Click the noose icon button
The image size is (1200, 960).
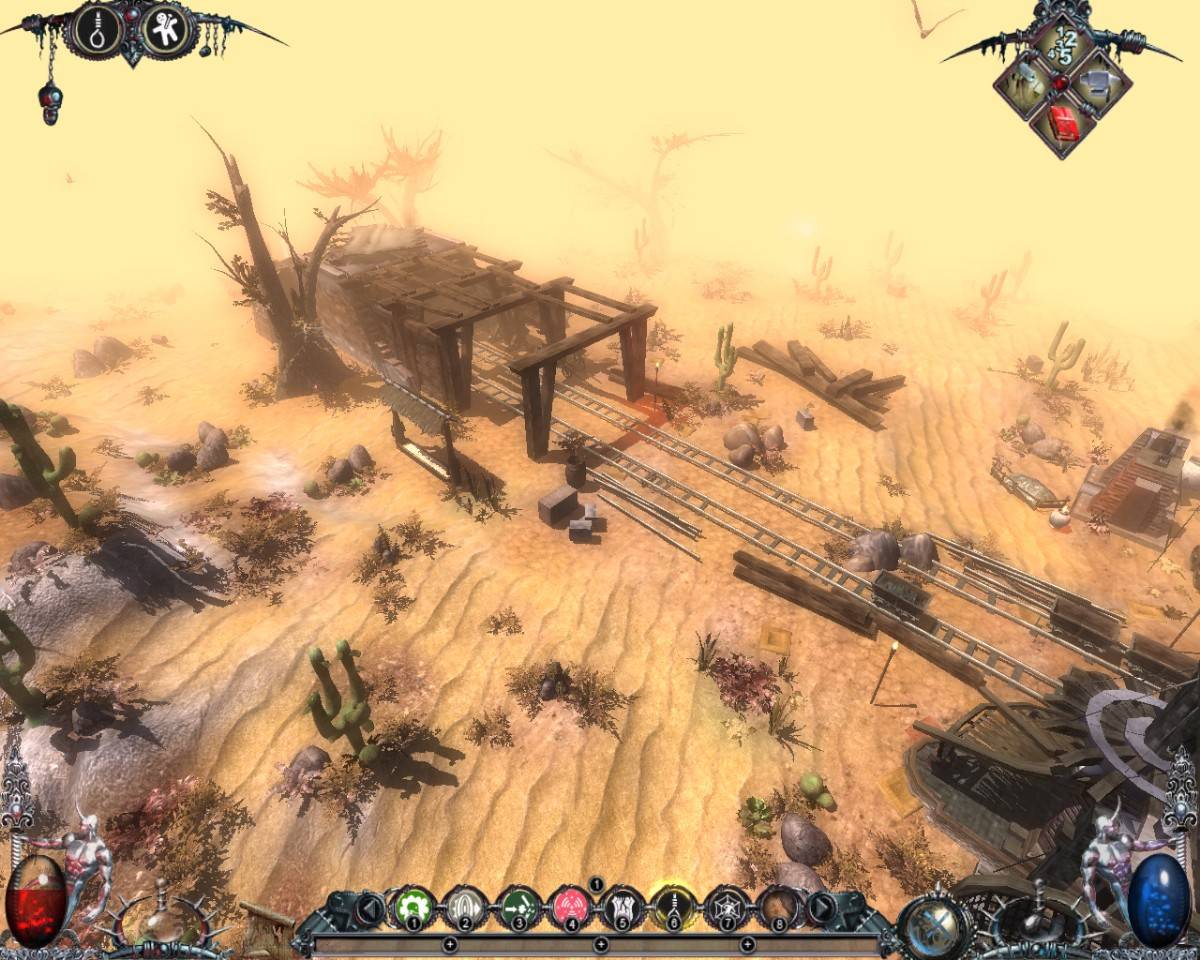97,31
